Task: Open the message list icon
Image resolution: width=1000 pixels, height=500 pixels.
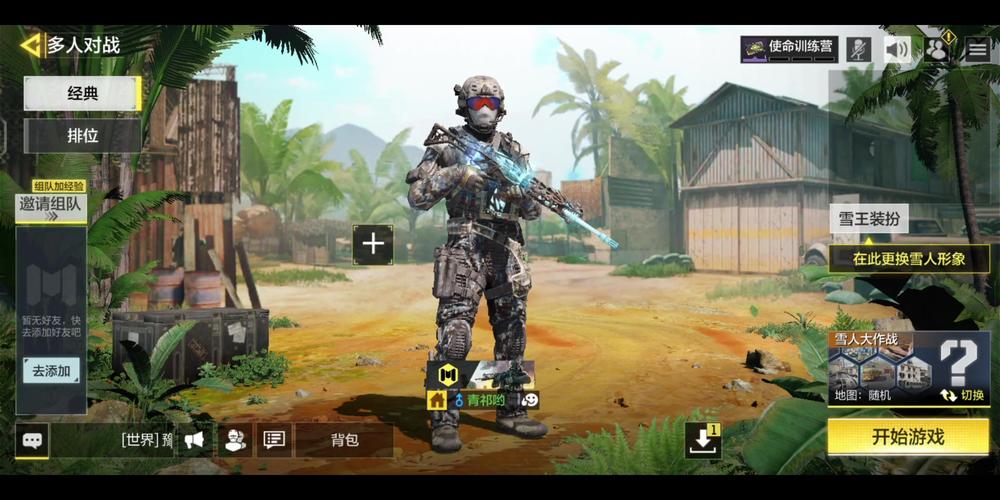Action: [x=274, y=439]
